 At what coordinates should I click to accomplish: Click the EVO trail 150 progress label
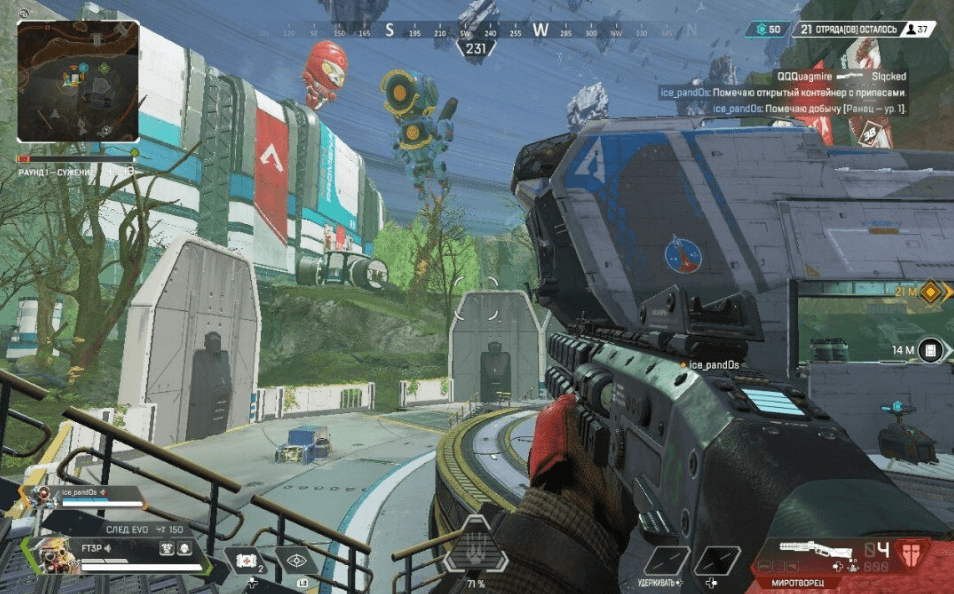(144, 529)
